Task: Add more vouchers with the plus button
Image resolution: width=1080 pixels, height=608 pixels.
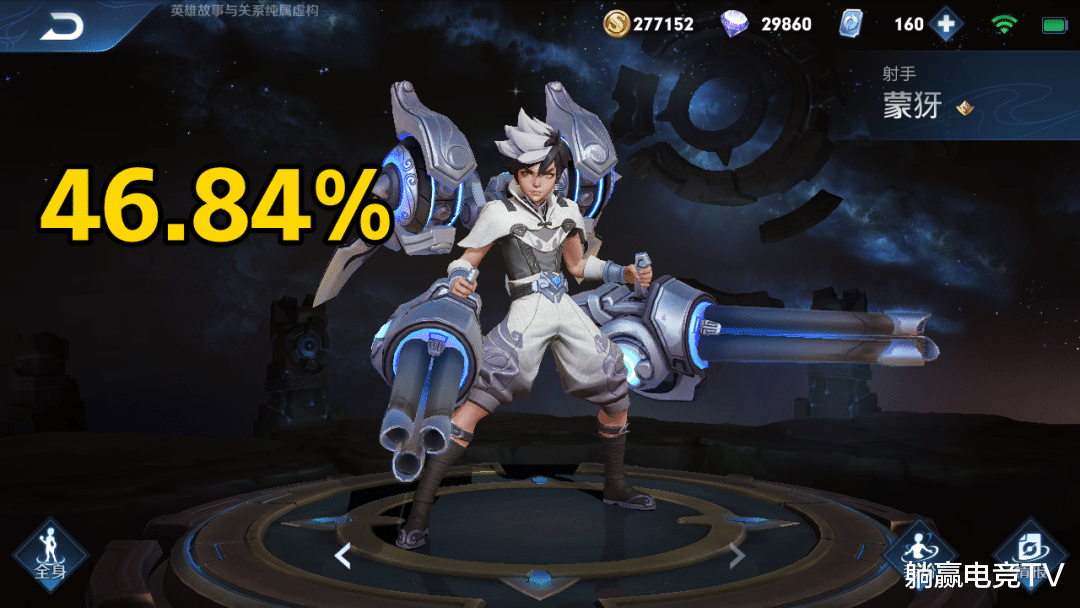Action: click(x=945, y=23)
